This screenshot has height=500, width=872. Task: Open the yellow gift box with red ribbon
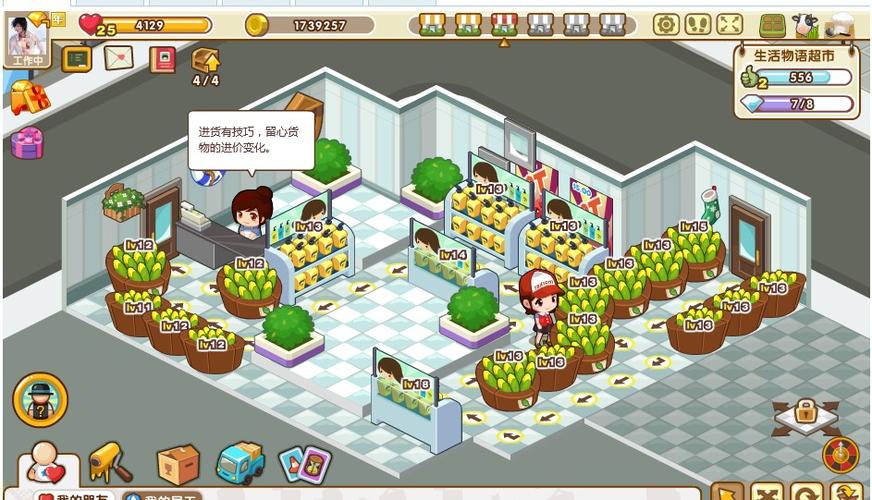point(28,97)
